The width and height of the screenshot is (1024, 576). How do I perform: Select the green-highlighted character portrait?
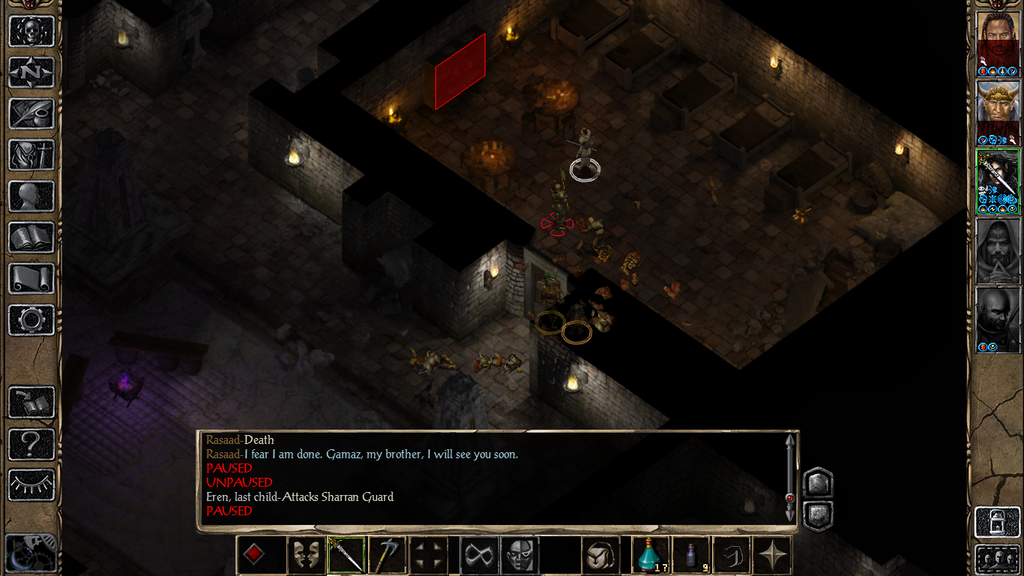(997, 178)
